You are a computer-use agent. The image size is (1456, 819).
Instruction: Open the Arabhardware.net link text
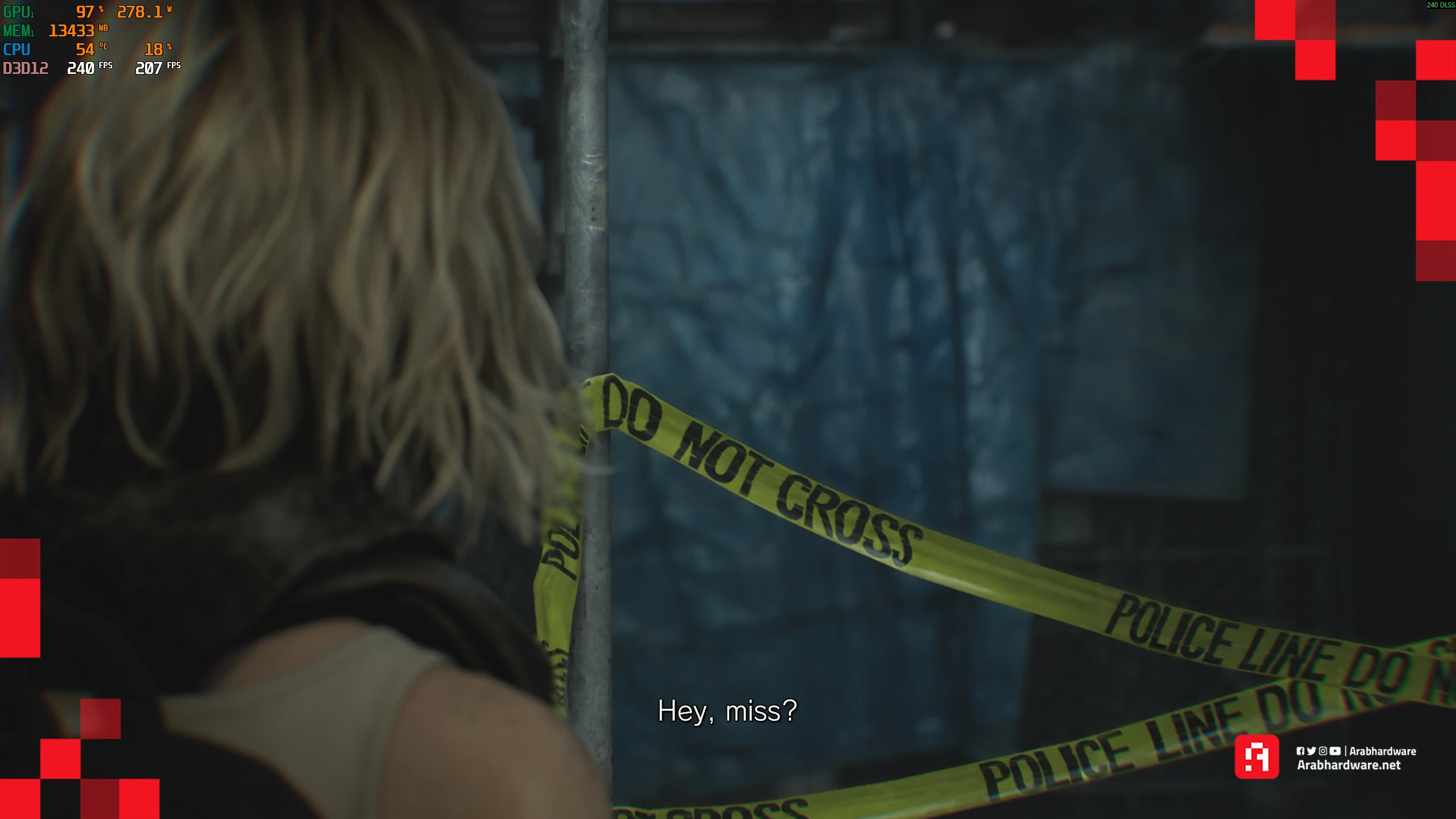[x=1349, y=766]
